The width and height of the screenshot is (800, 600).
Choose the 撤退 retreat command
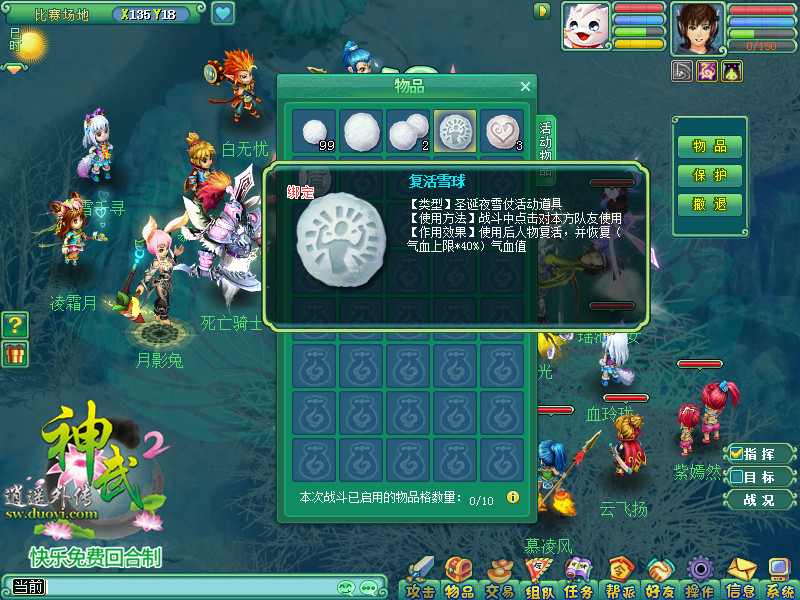(710, 204)
